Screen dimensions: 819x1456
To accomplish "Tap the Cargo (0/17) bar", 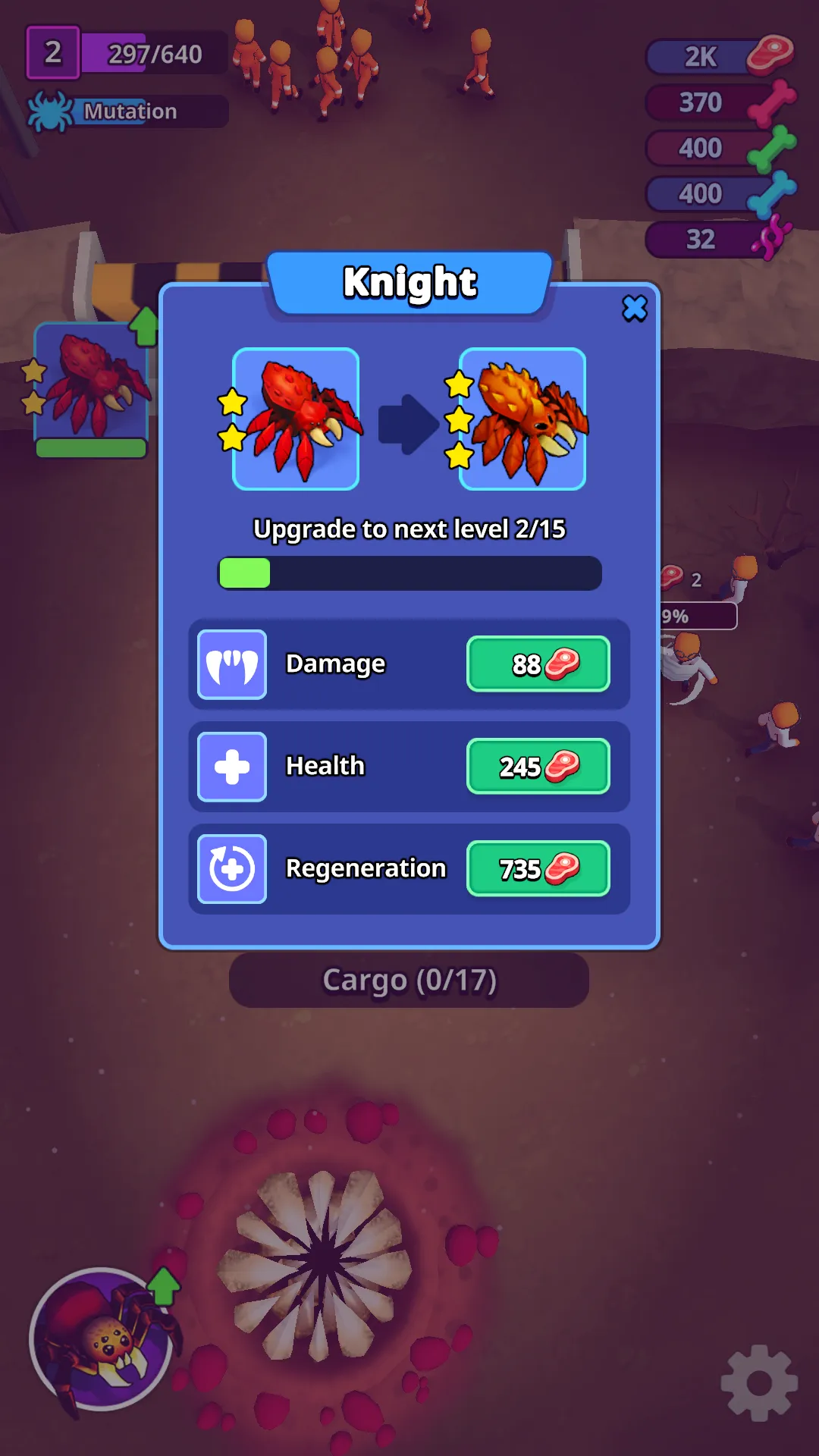I will [409, 981].
